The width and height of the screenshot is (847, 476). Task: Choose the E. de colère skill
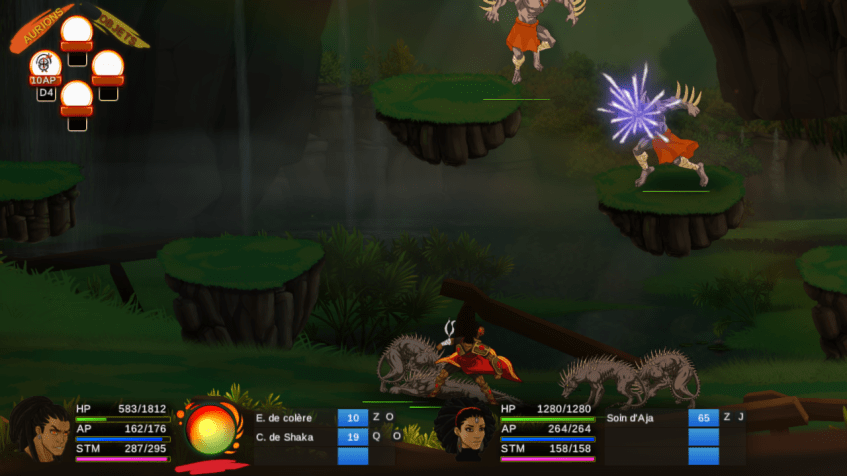(x=284, y=417)
